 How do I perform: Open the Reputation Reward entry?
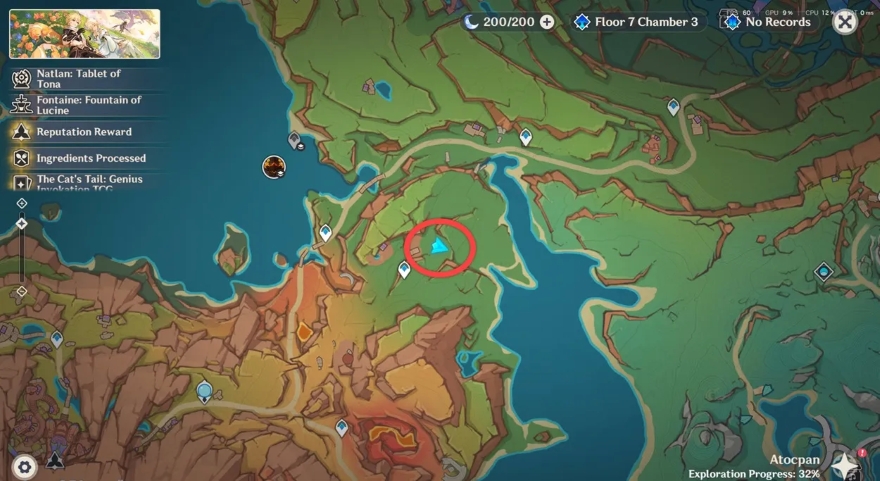click(x=84, y=132)
